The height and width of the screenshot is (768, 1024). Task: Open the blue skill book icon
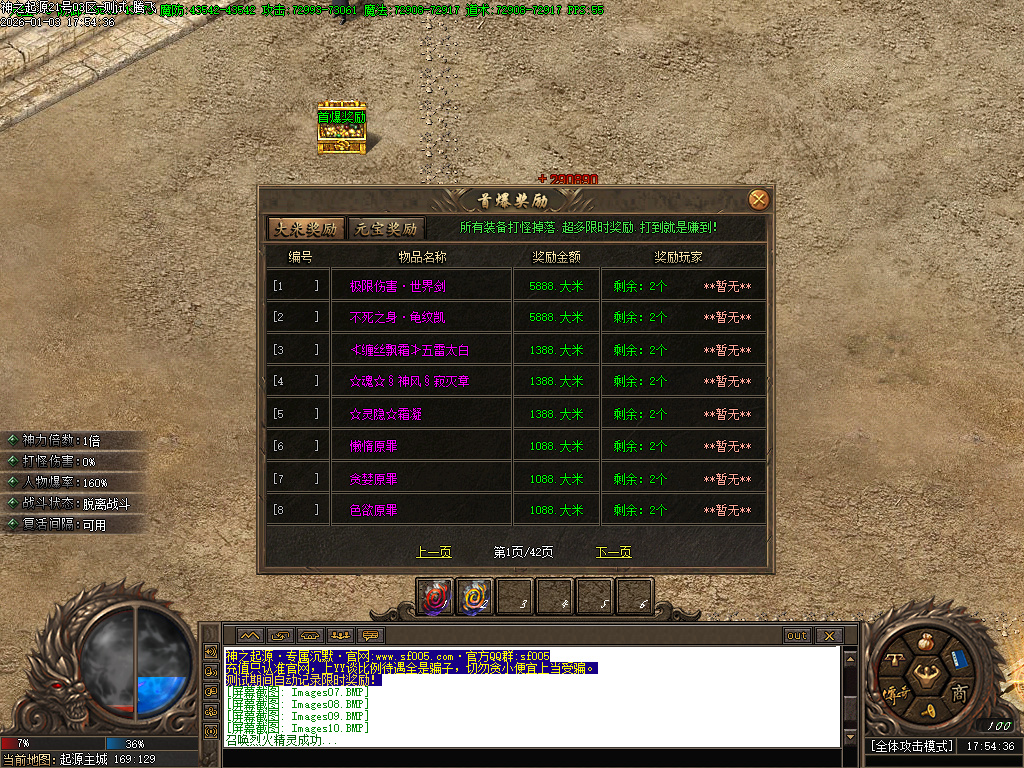[x=958, y=659]
